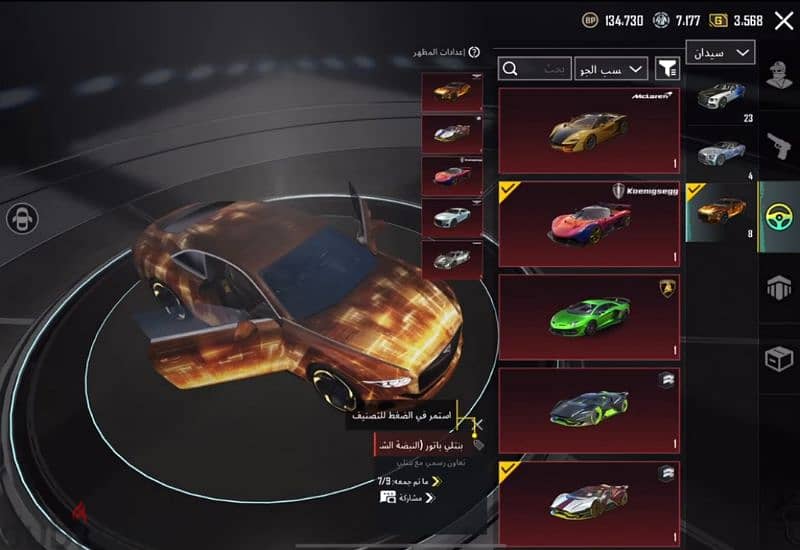Open the funnel filter options
Viewport: 800px width, 550px height.
[x=666, y=68]
